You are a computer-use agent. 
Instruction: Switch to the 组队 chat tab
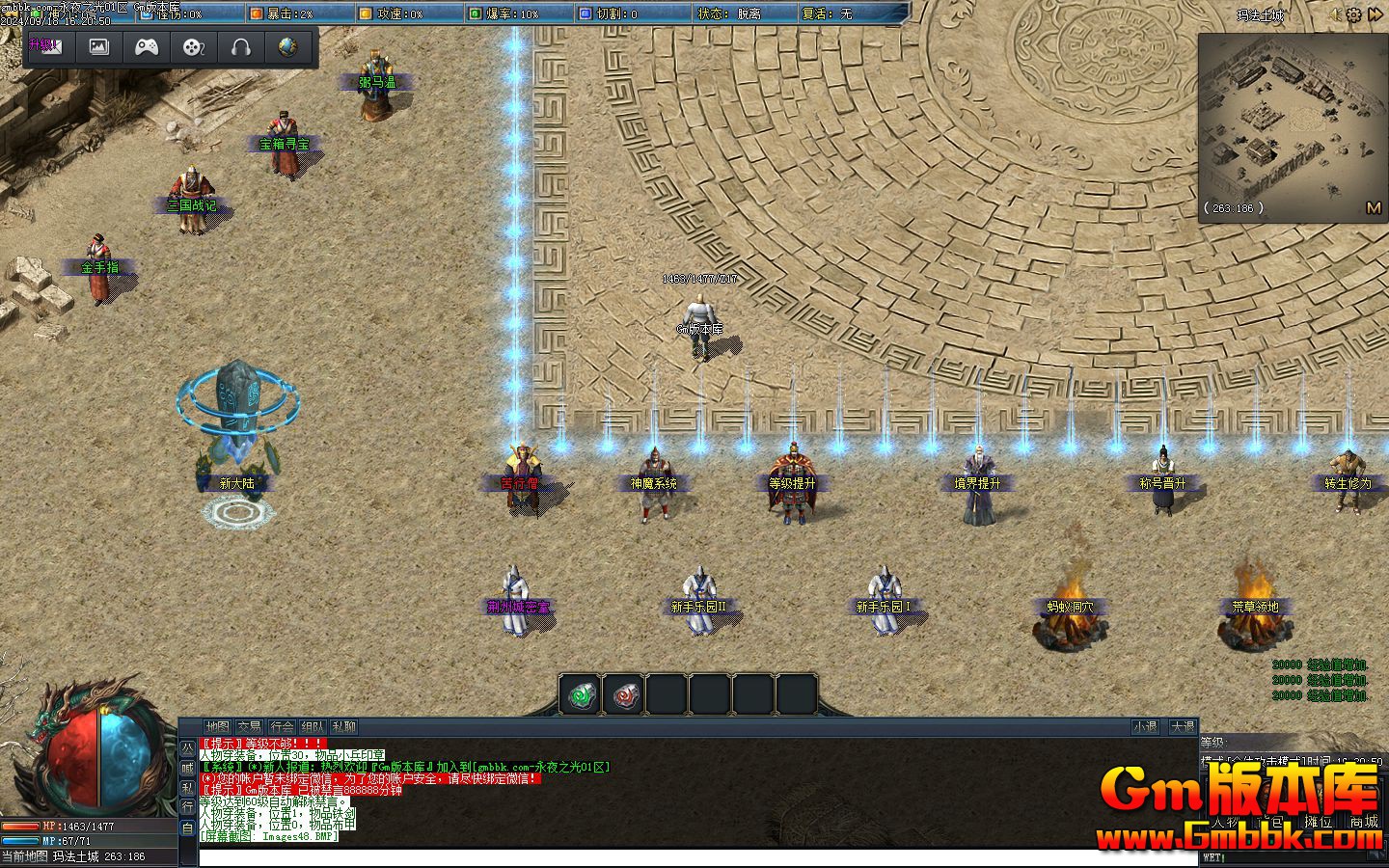pos(313,726)
